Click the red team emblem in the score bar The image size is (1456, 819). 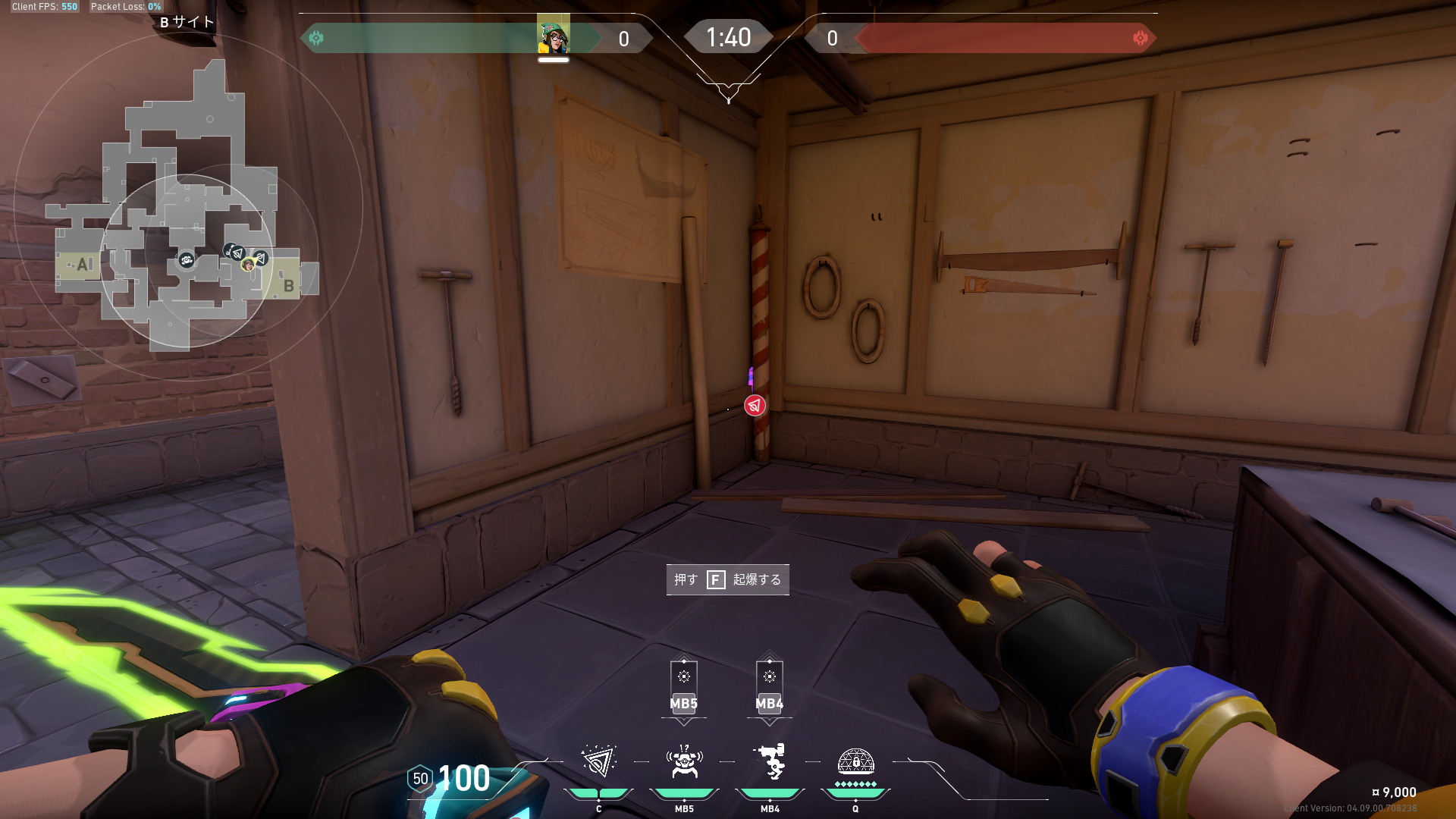(x=1140, y=38)
